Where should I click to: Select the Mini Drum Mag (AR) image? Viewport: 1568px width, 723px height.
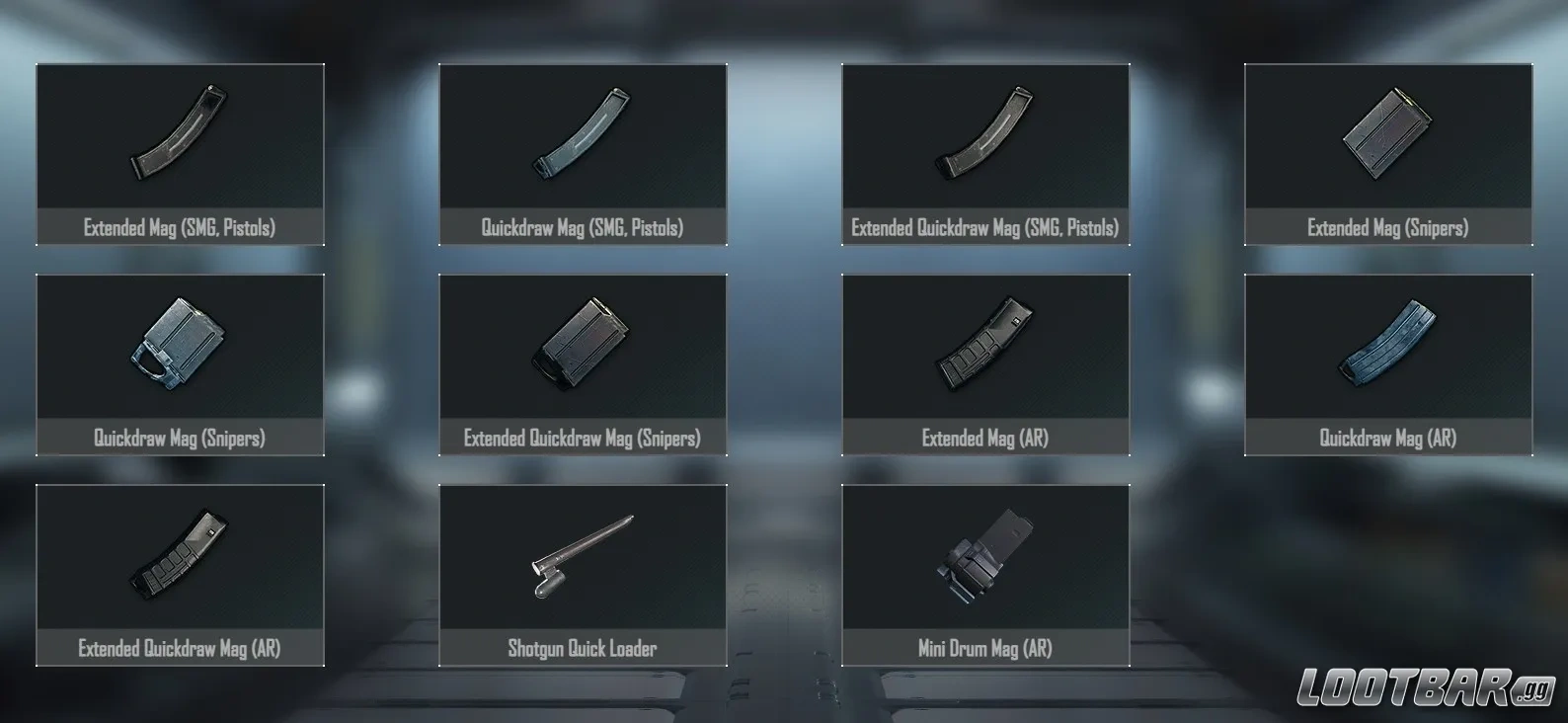983,559
